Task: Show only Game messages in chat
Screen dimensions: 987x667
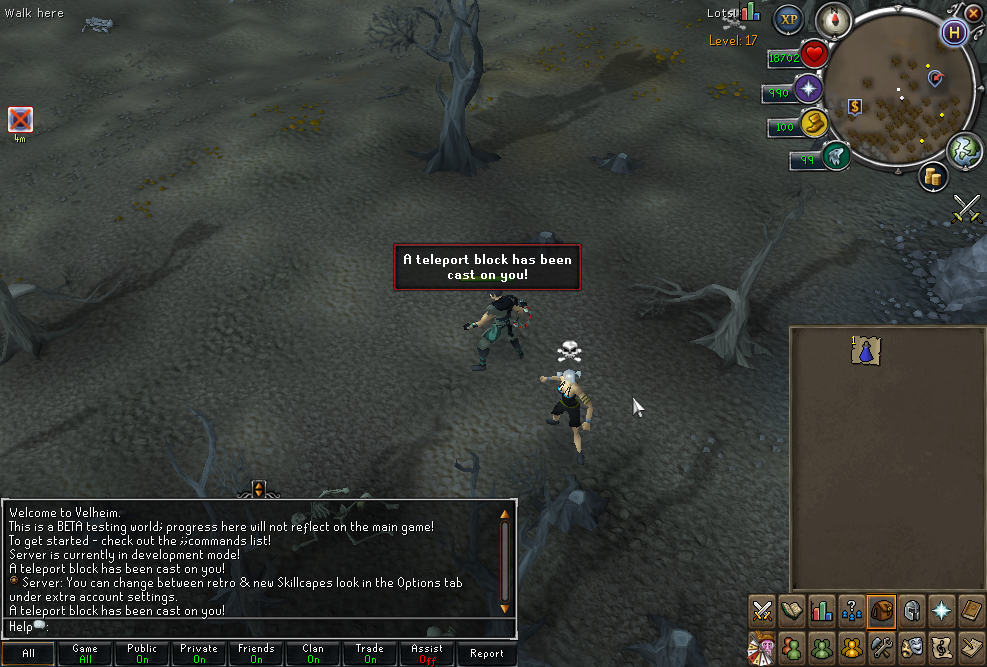Action: pyautogui.click(x=85, y=654)
